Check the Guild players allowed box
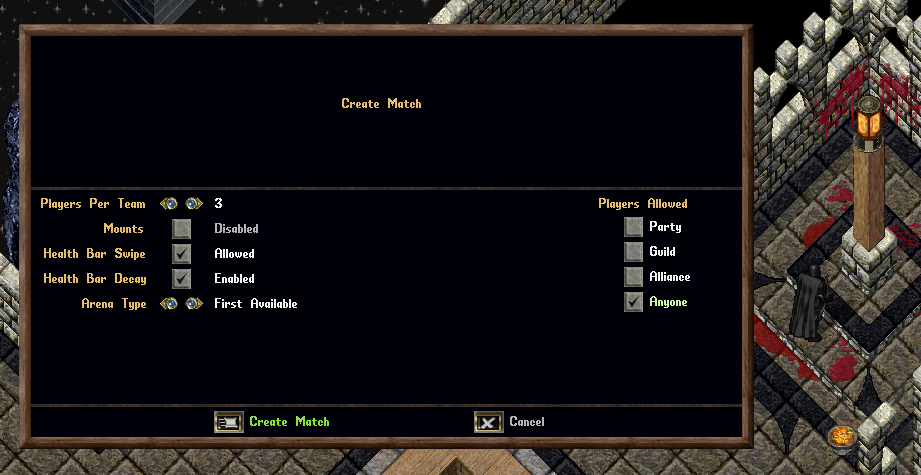Image resolution: width=921 pixels, height=475 pixels. tap(633, 252)
